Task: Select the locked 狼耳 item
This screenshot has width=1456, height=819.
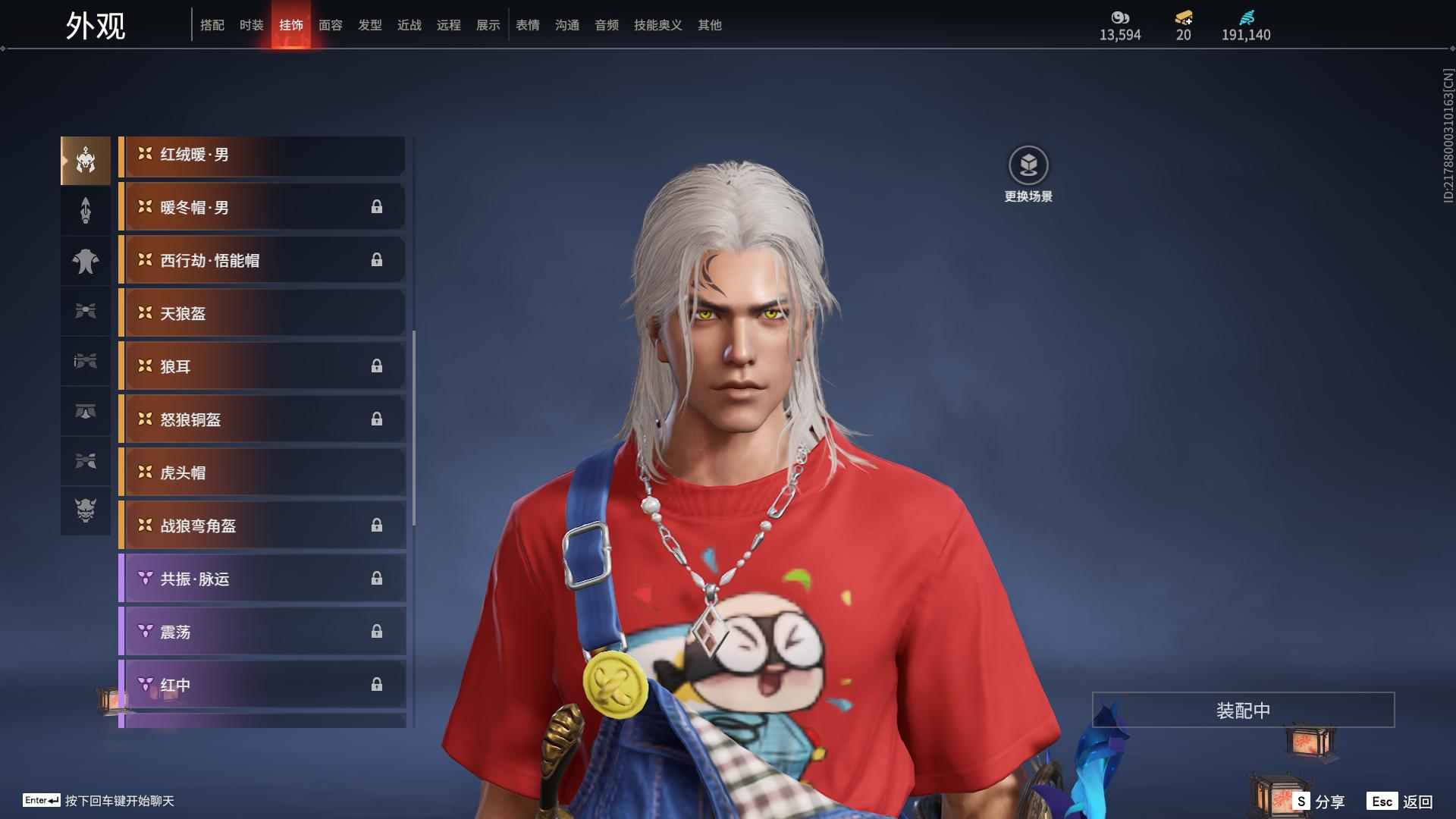Action: (262, 367)
